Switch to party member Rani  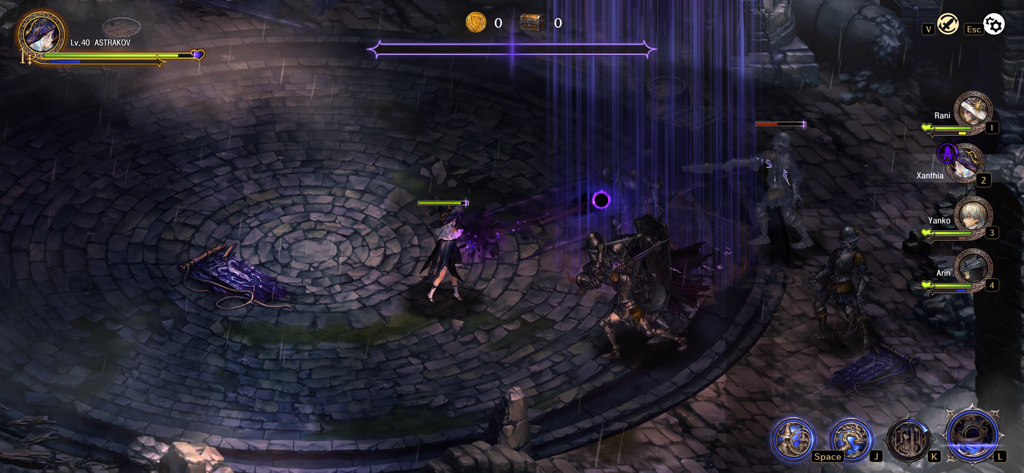tap(971, 111)
